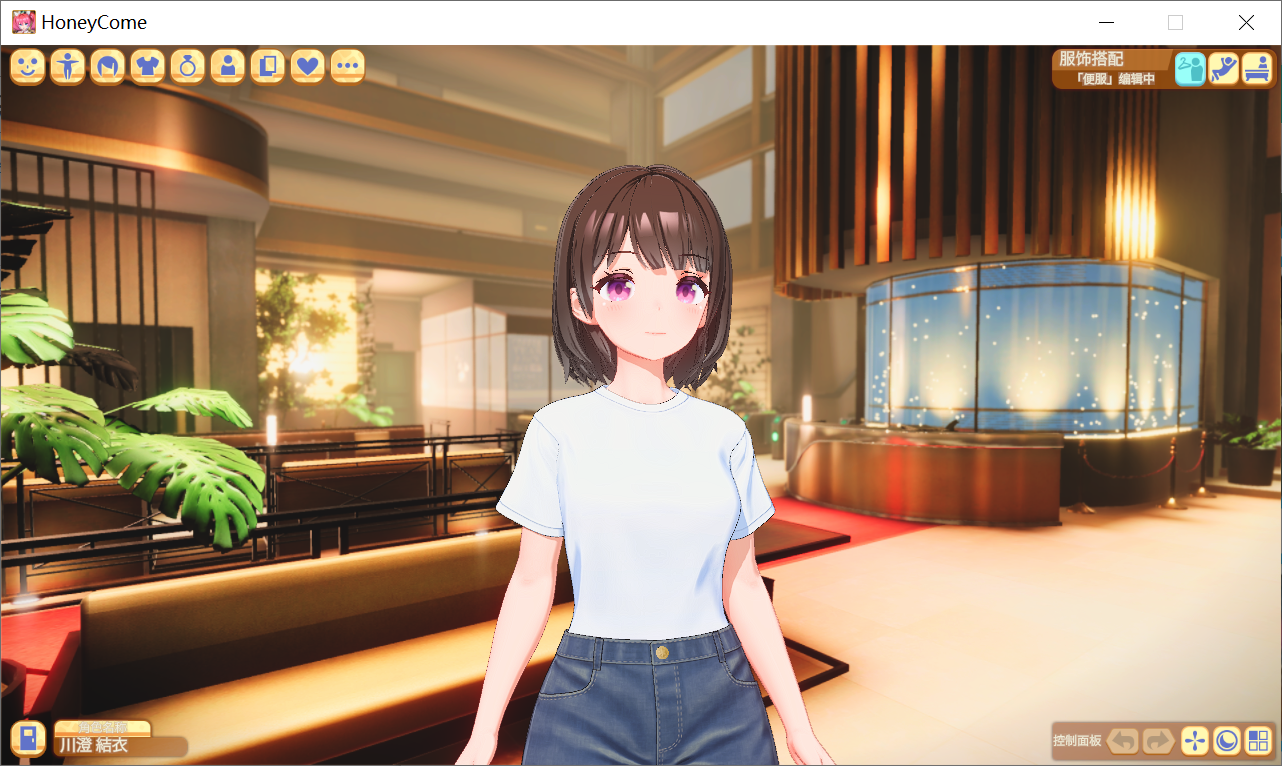Click the name field showing 川澄 結衣
The height and width of the screenshot is (766, 1282).
pyautogui.click(x=118, y=746)
